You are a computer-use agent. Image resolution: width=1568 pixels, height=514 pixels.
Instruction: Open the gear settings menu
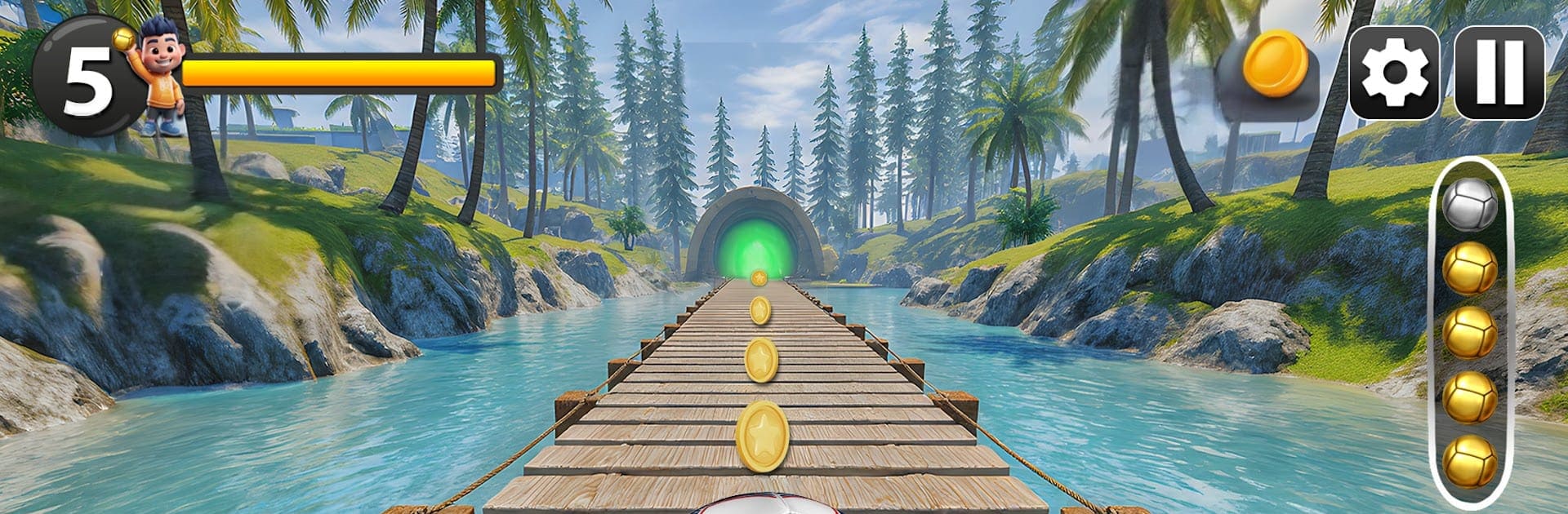pyautogui.click(x=1394, y=73)
